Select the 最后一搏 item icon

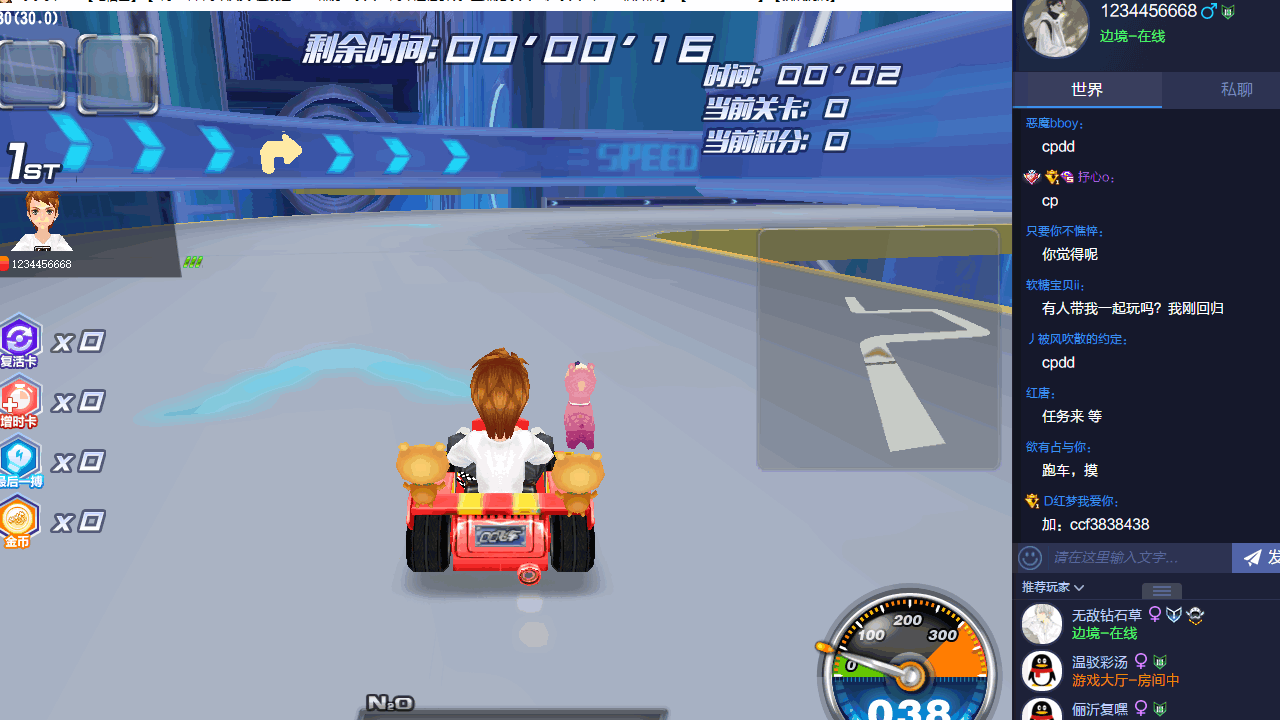[20, 461]
